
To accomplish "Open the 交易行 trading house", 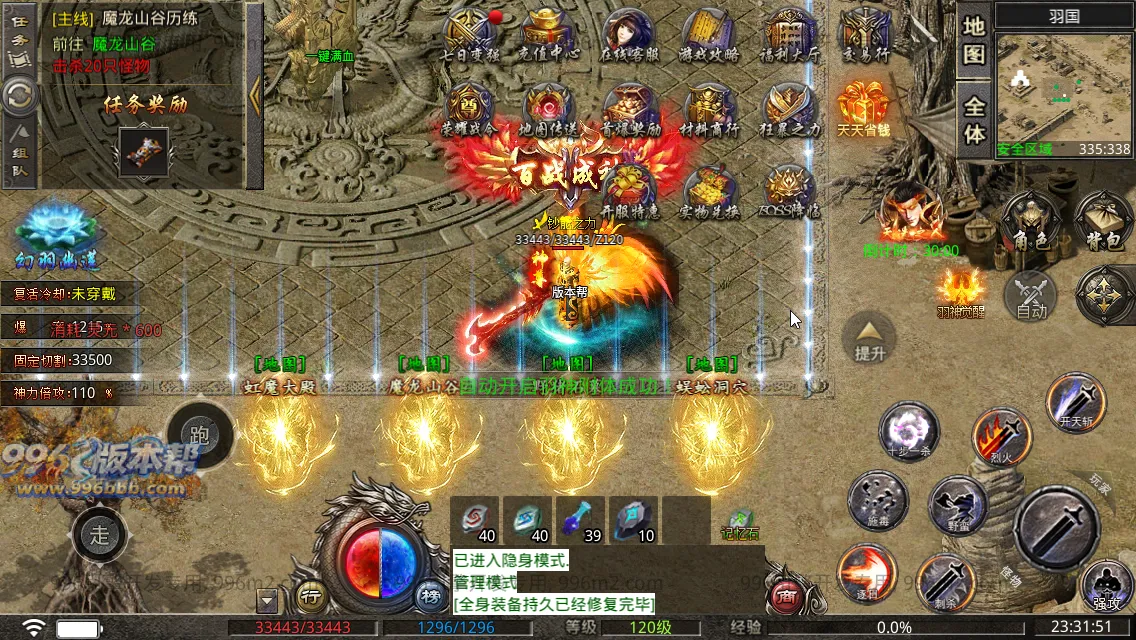I will point(865,33).
